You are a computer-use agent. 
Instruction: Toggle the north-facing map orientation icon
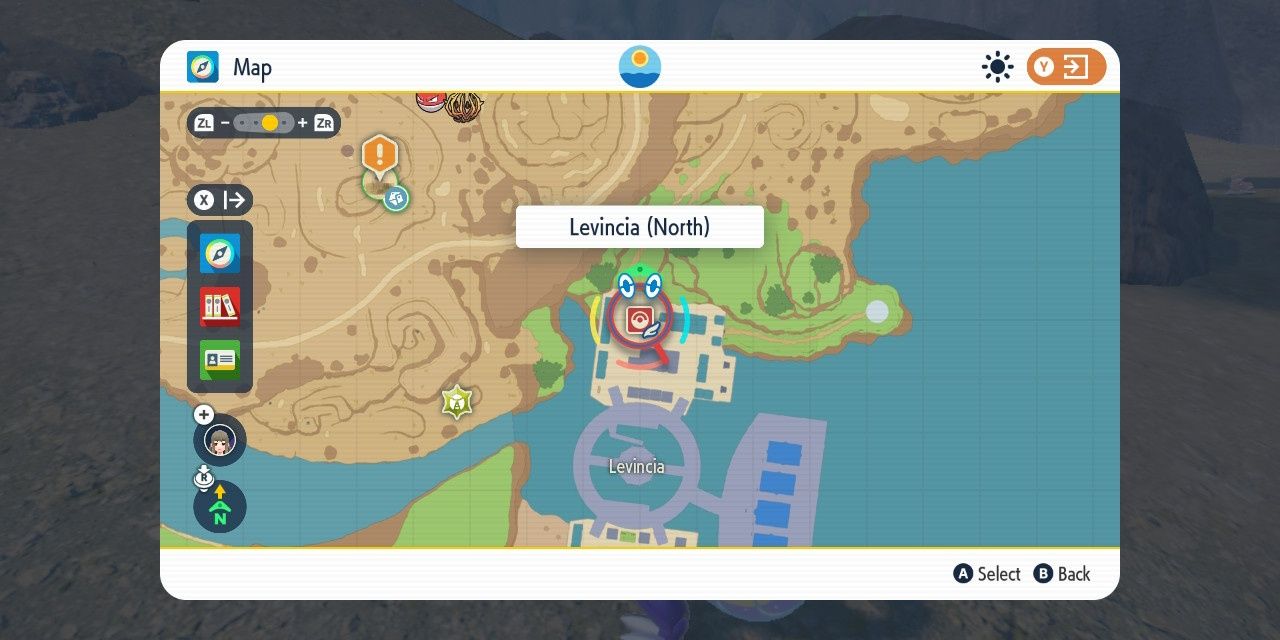(220, 507)
